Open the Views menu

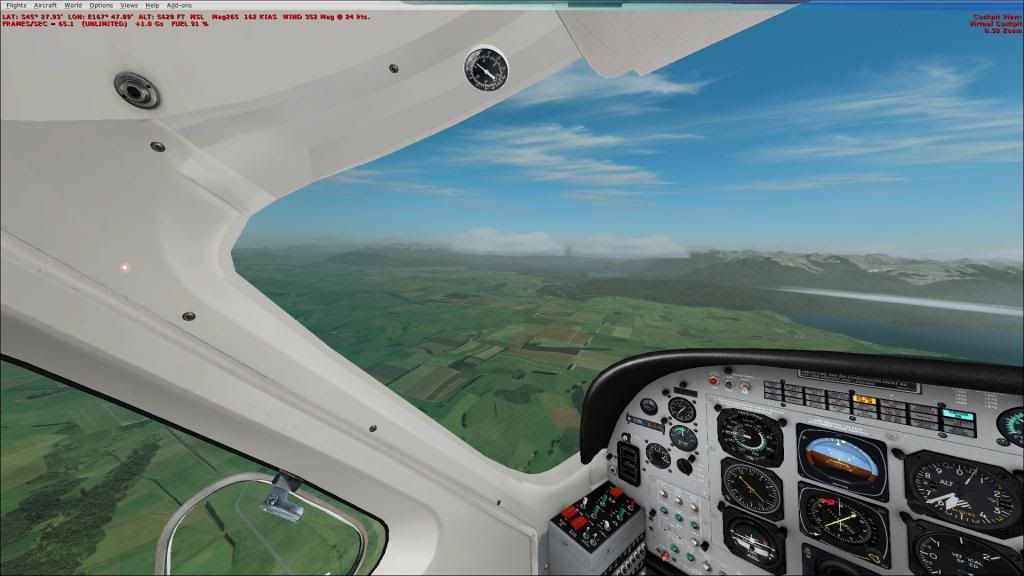pos(129,5)
